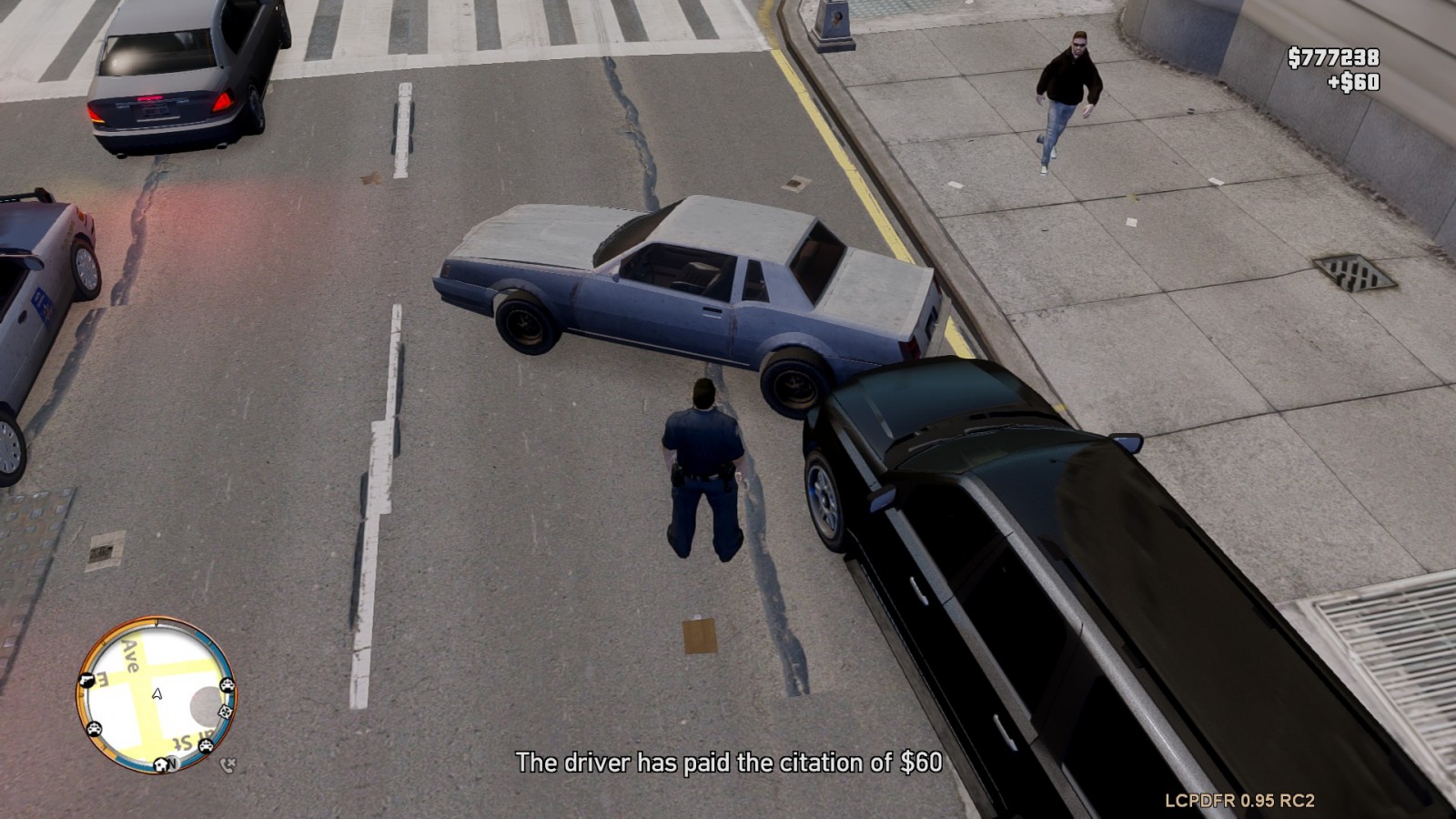Click the crosshair target blip on the minimap

tap(225, 711)
